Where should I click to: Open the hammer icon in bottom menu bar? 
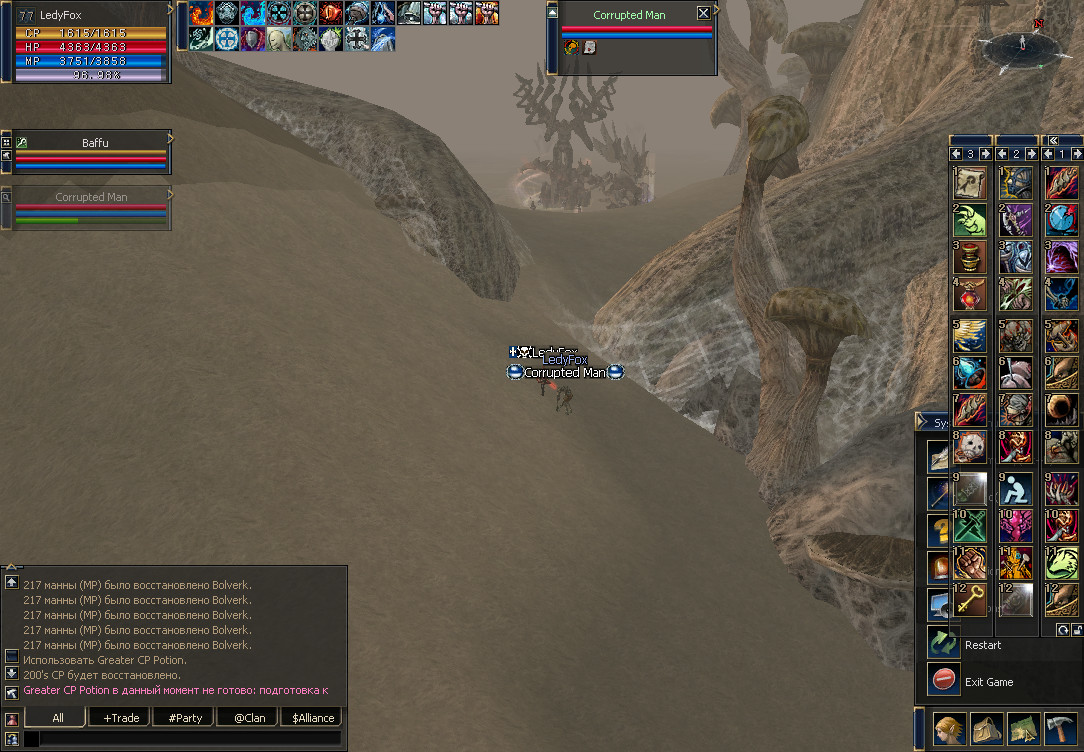[x=1059, y=730]
